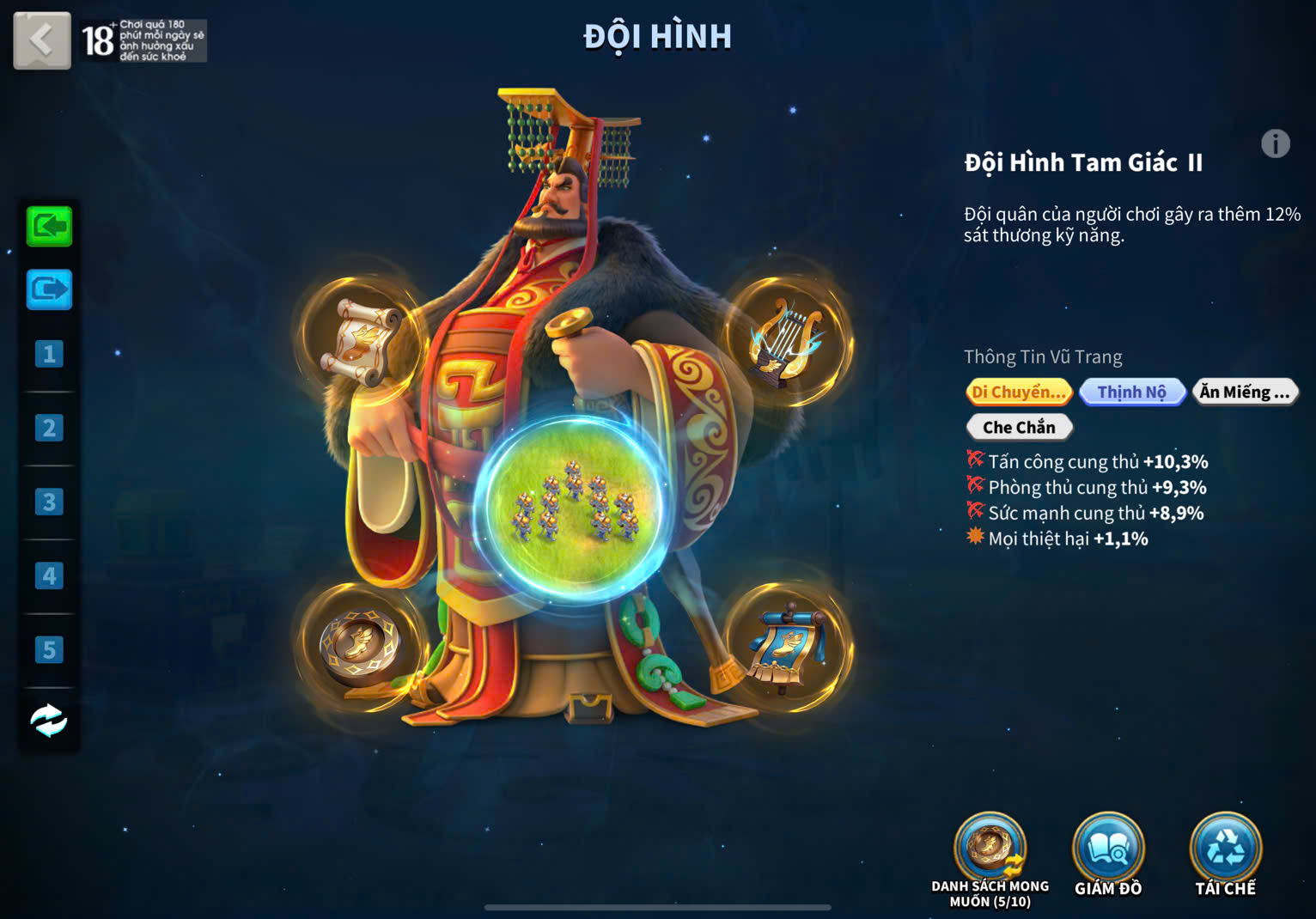The image size is (1316, 919).
Task: Open the harp armament slot
Action: point(785,340)
